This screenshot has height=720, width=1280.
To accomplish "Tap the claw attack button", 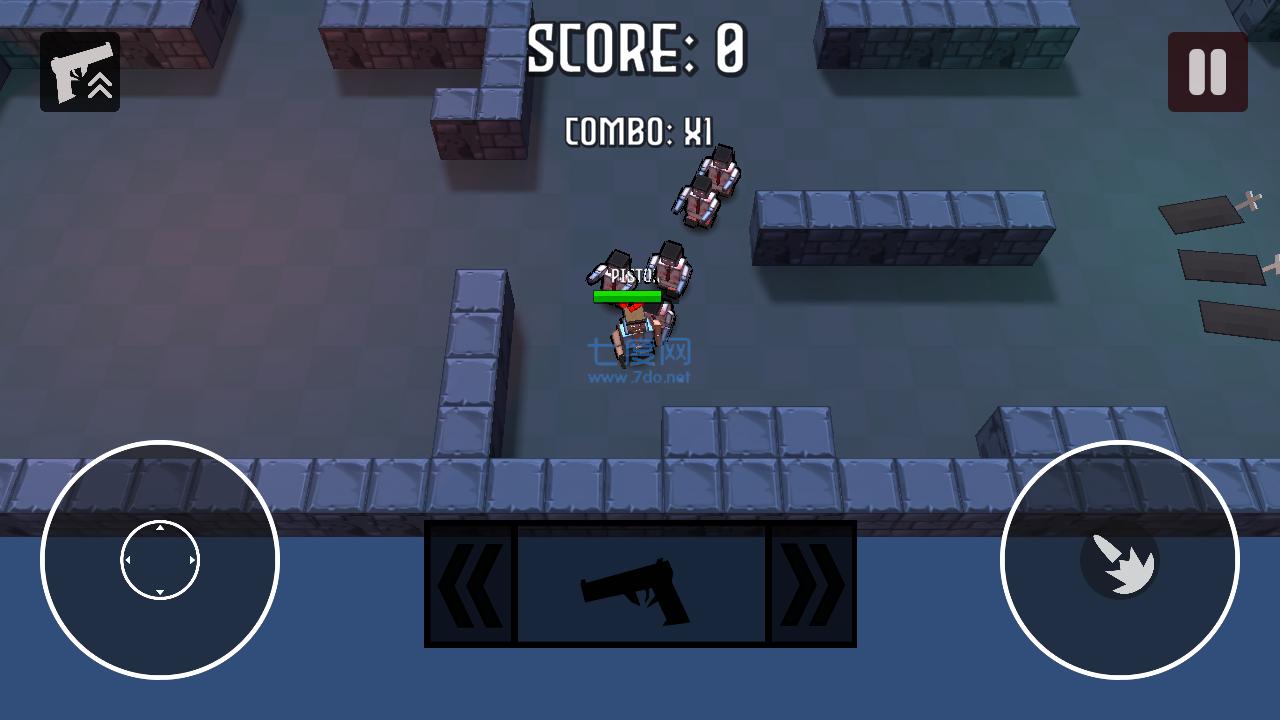I will pyautogui.click(x=1122, y=567).
